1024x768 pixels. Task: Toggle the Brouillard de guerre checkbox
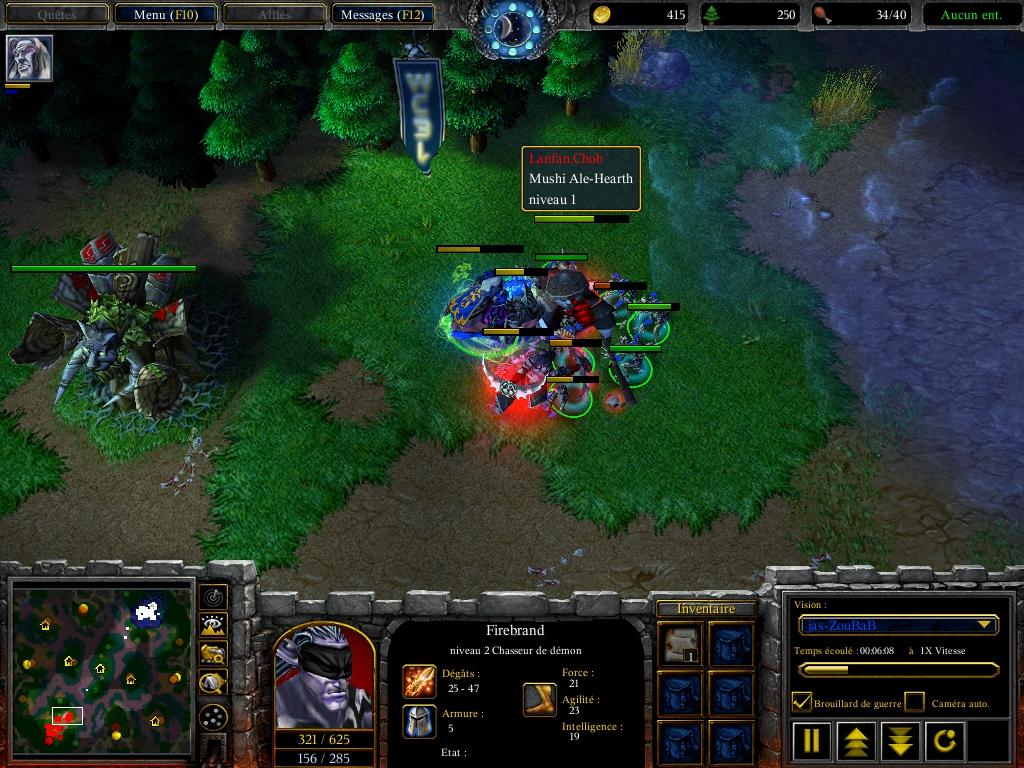pos(802,702)
